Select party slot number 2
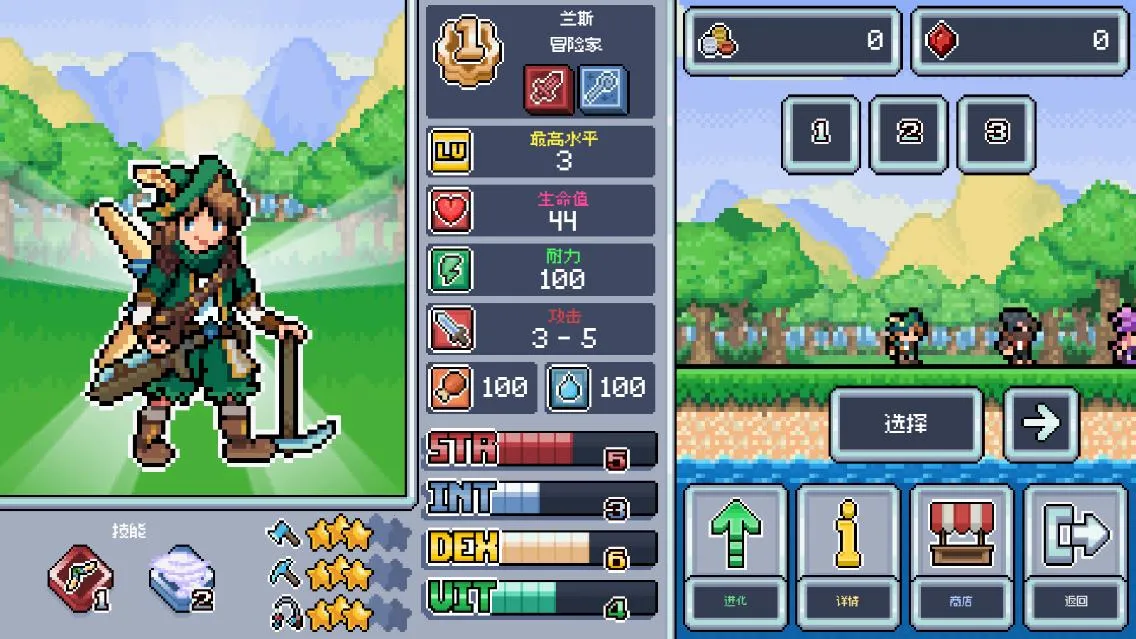1136x639 pixels. (908, 134)
